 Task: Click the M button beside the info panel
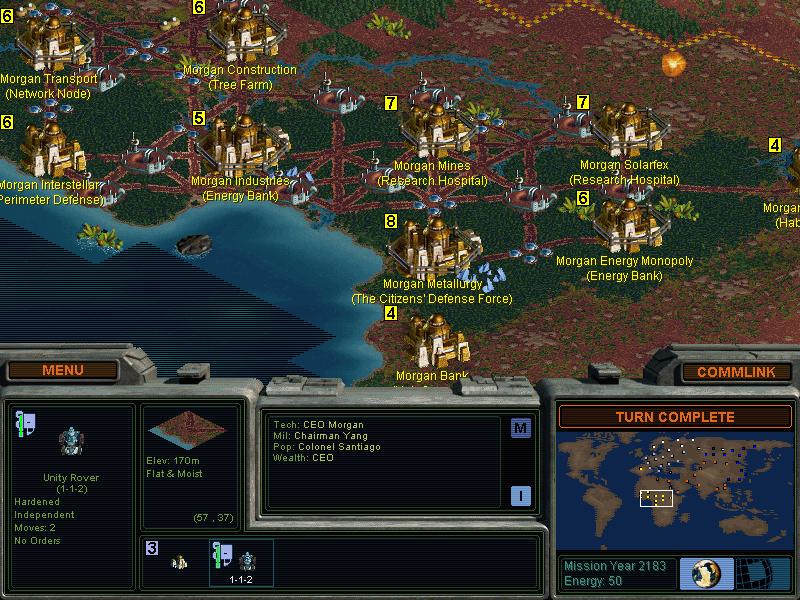click(x=520, y=429)
